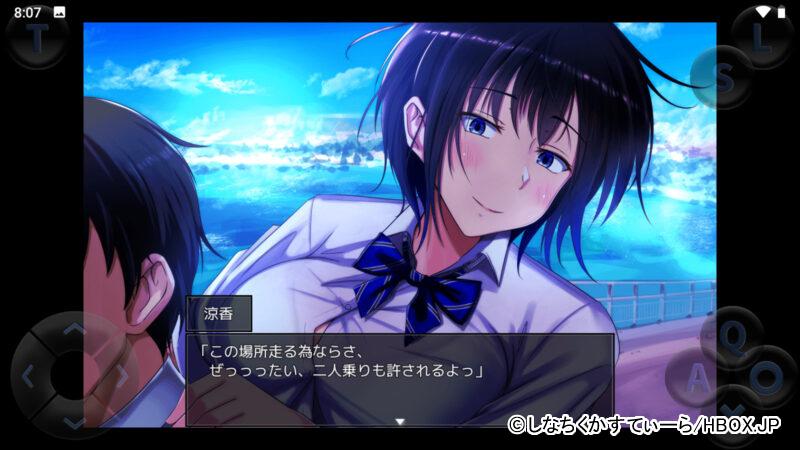800x450 pixels.
Task: Tap the virtual A button overlay
Action: (699, 378)
